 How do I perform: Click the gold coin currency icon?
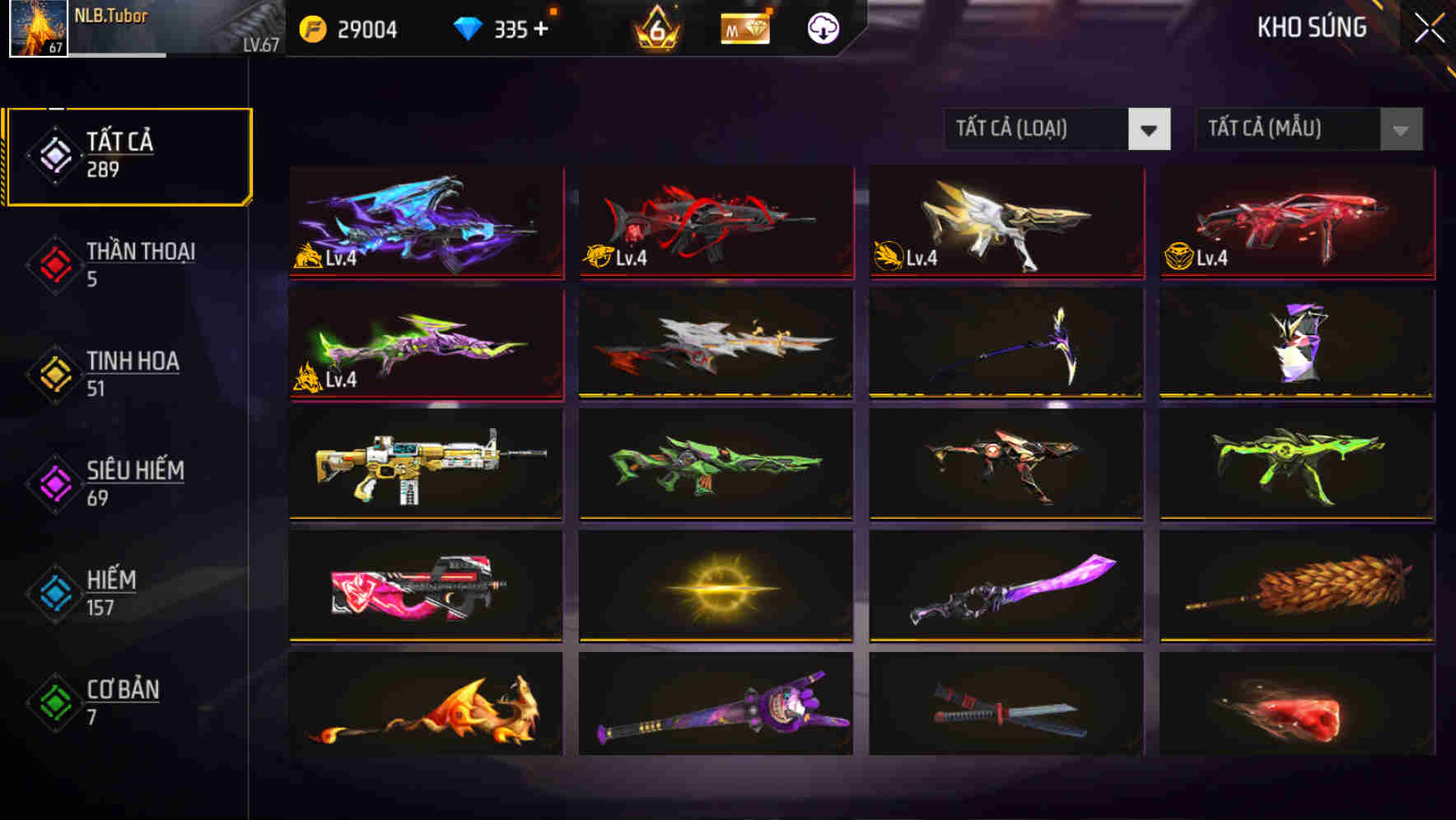(x=311, y=29)
